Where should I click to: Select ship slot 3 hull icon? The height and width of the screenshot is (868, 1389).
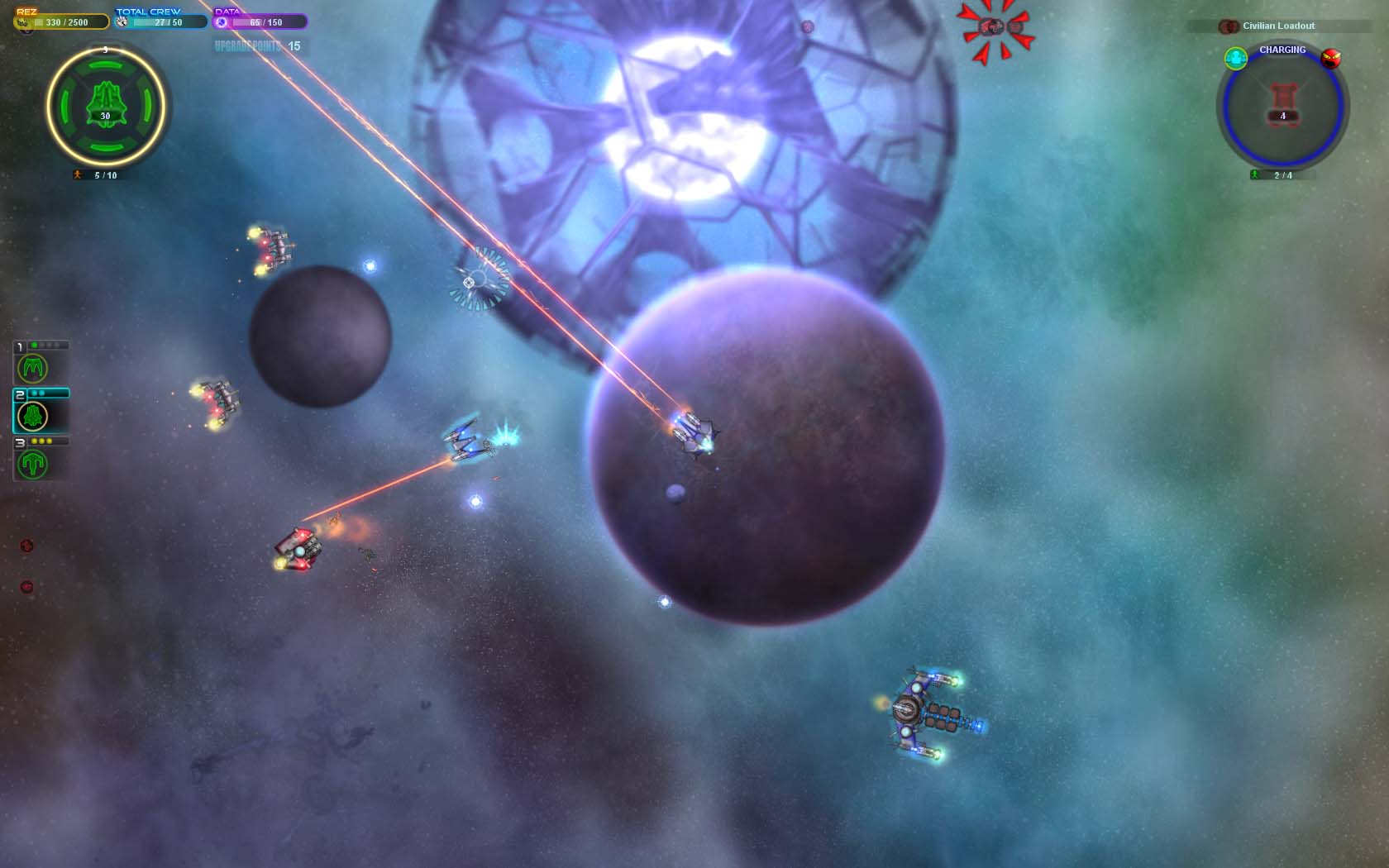click(33, 464)
